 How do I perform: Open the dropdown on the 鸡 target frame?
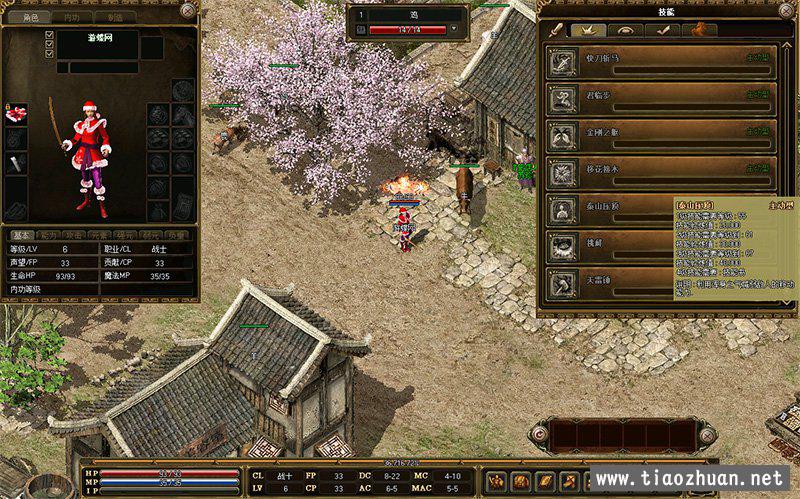[455, 30]
